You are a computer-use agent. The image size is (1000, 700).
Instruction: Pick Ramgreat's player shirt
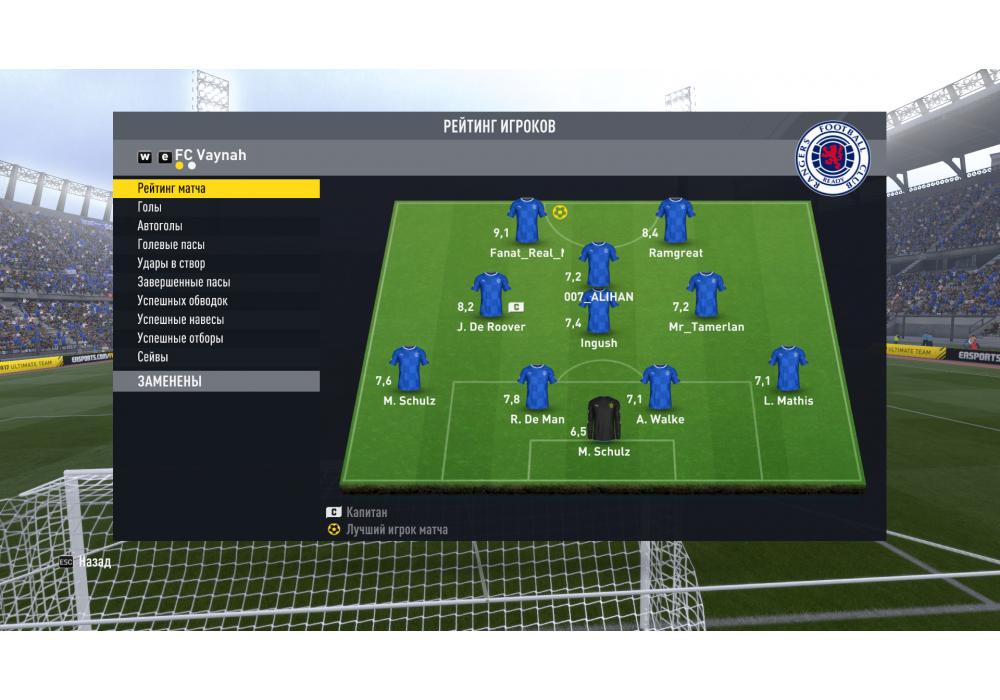tap(675, 220)
